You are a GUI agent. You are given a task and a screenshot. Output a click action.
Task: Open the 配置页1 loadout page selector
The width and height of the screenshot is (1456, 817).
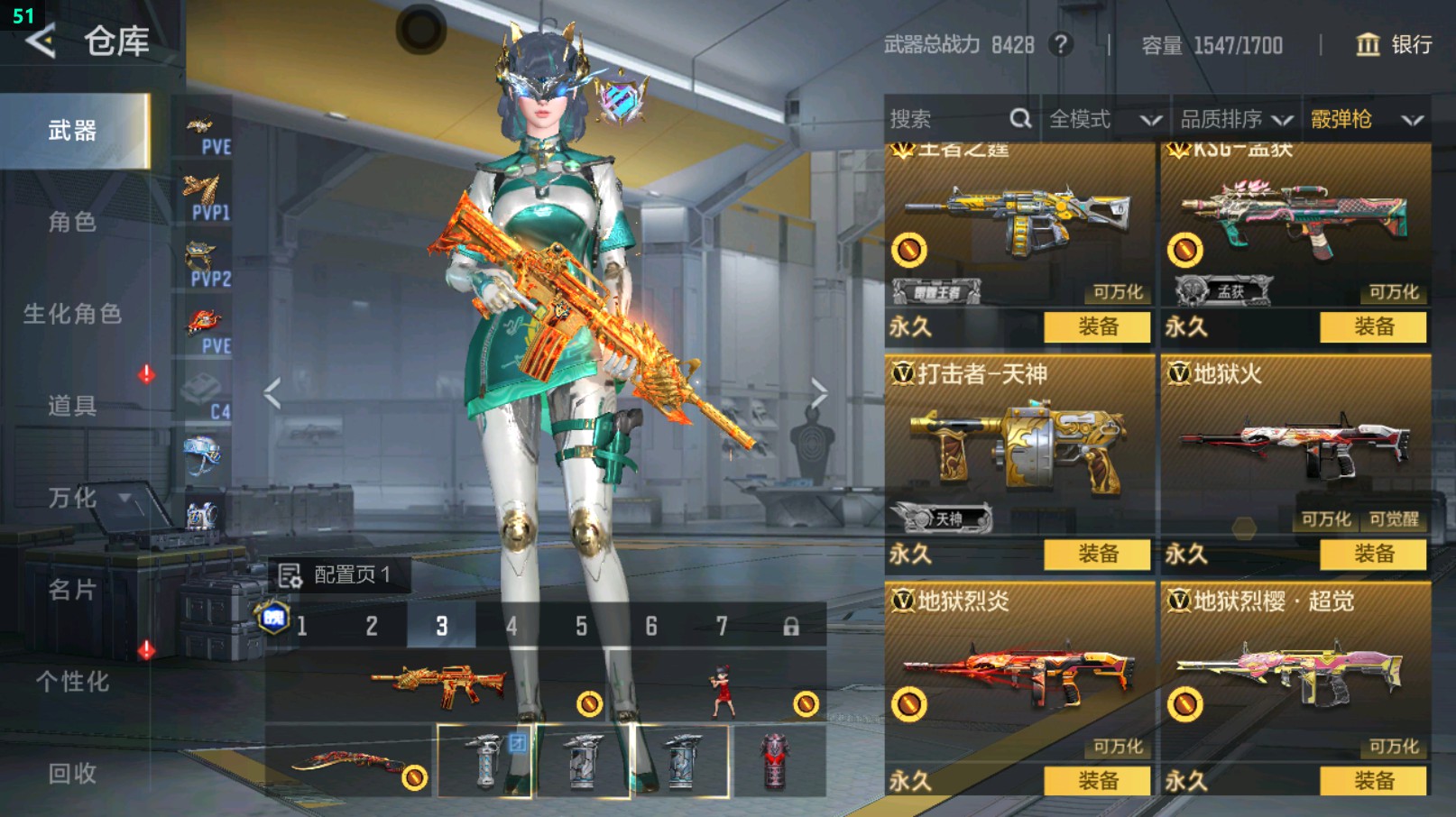pos(336,575)
